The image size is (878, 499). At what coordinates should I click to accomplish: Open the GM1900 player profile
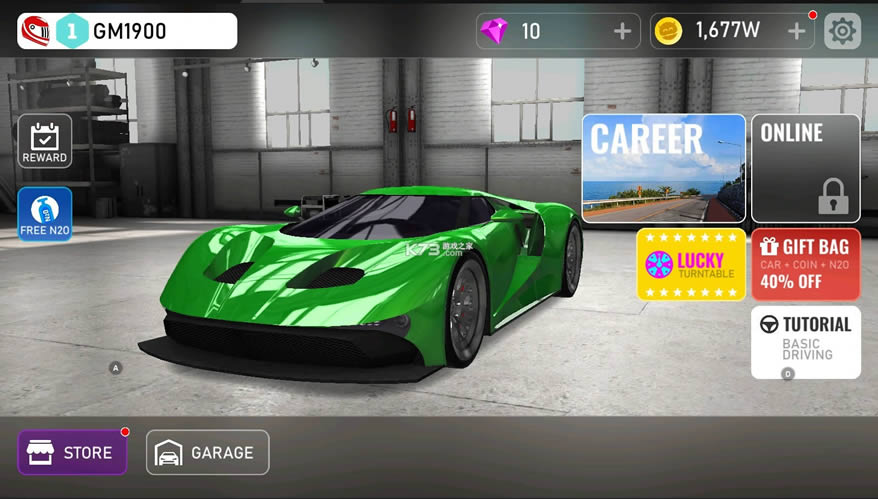point(127,31)
